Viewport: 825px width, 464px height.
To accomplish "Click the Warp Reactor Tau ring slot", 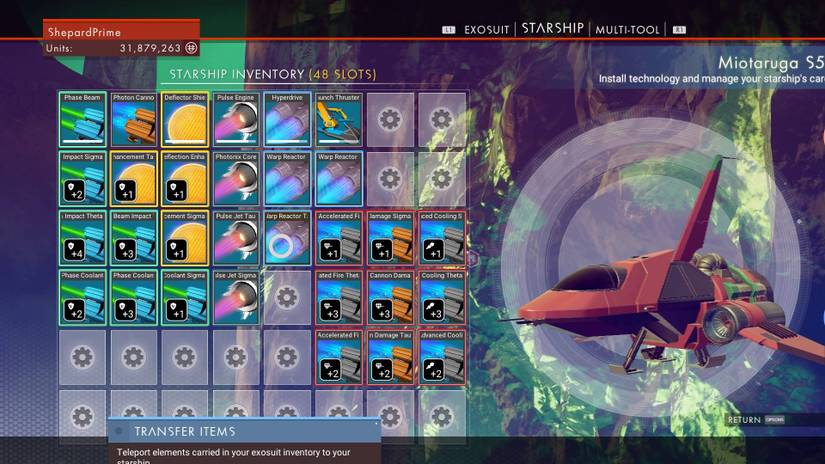I will tap(288, 238).
